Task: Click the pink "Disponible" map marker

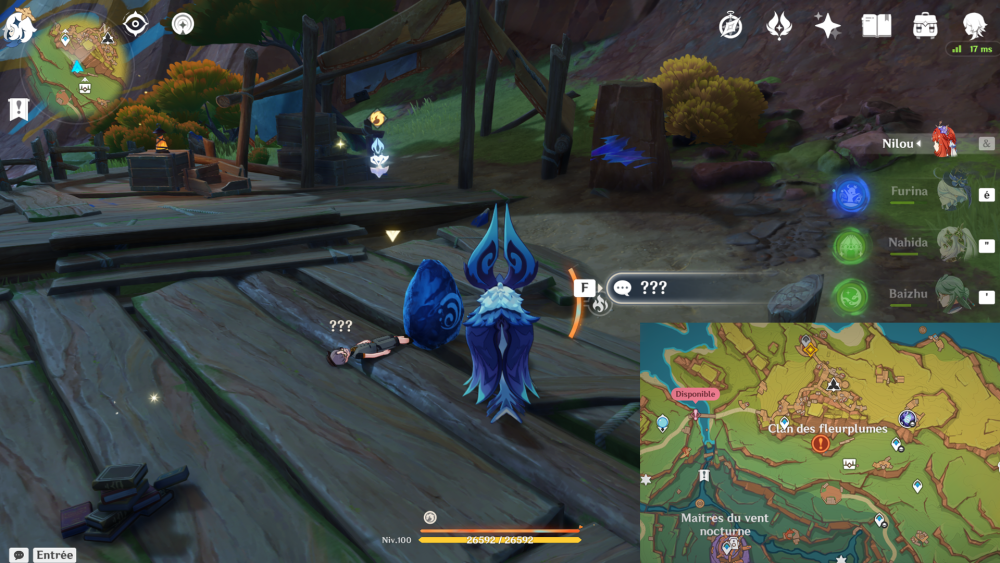Action: 695,394
